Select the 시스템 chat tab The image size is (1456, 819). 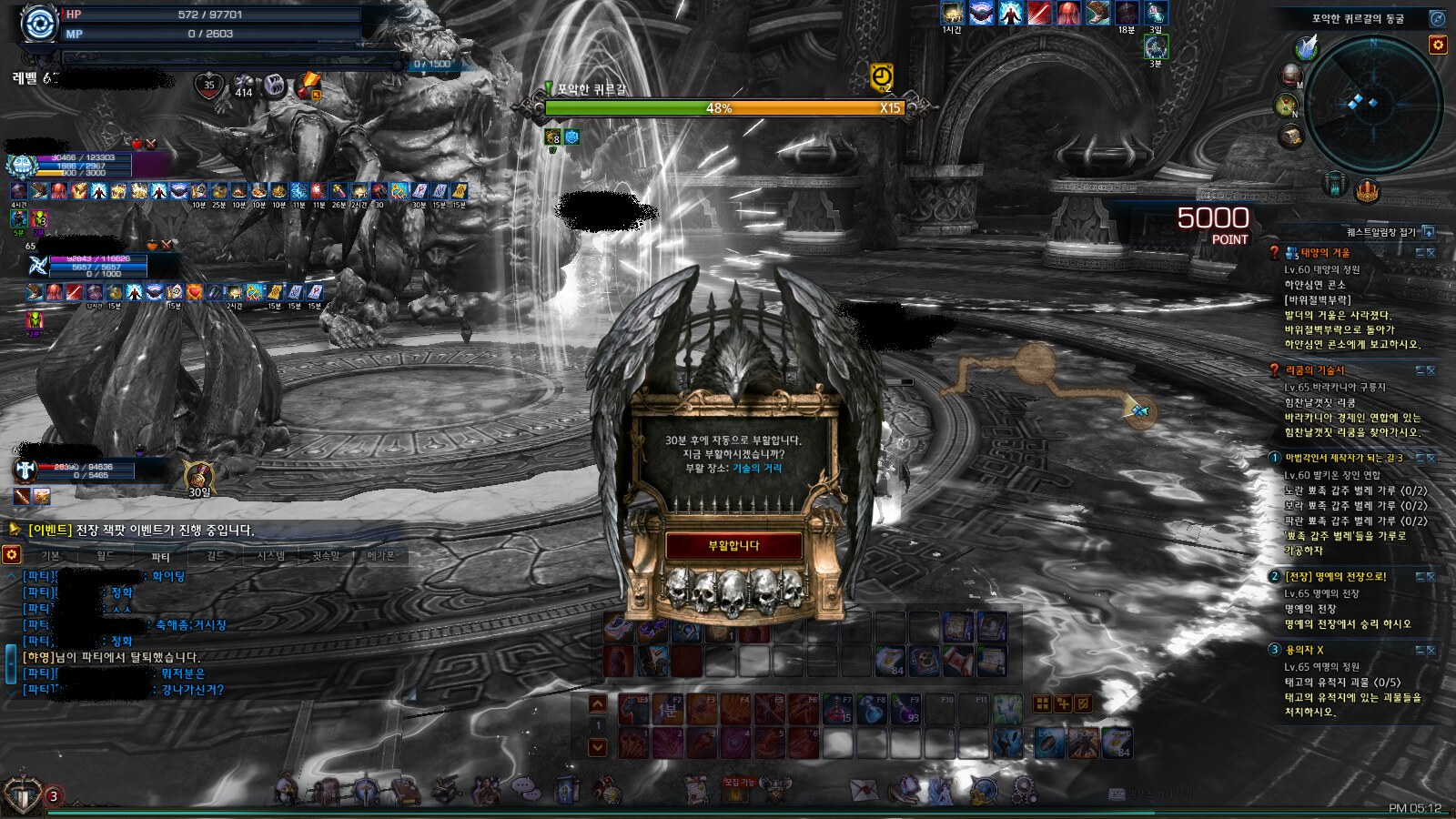click(270, 556)
